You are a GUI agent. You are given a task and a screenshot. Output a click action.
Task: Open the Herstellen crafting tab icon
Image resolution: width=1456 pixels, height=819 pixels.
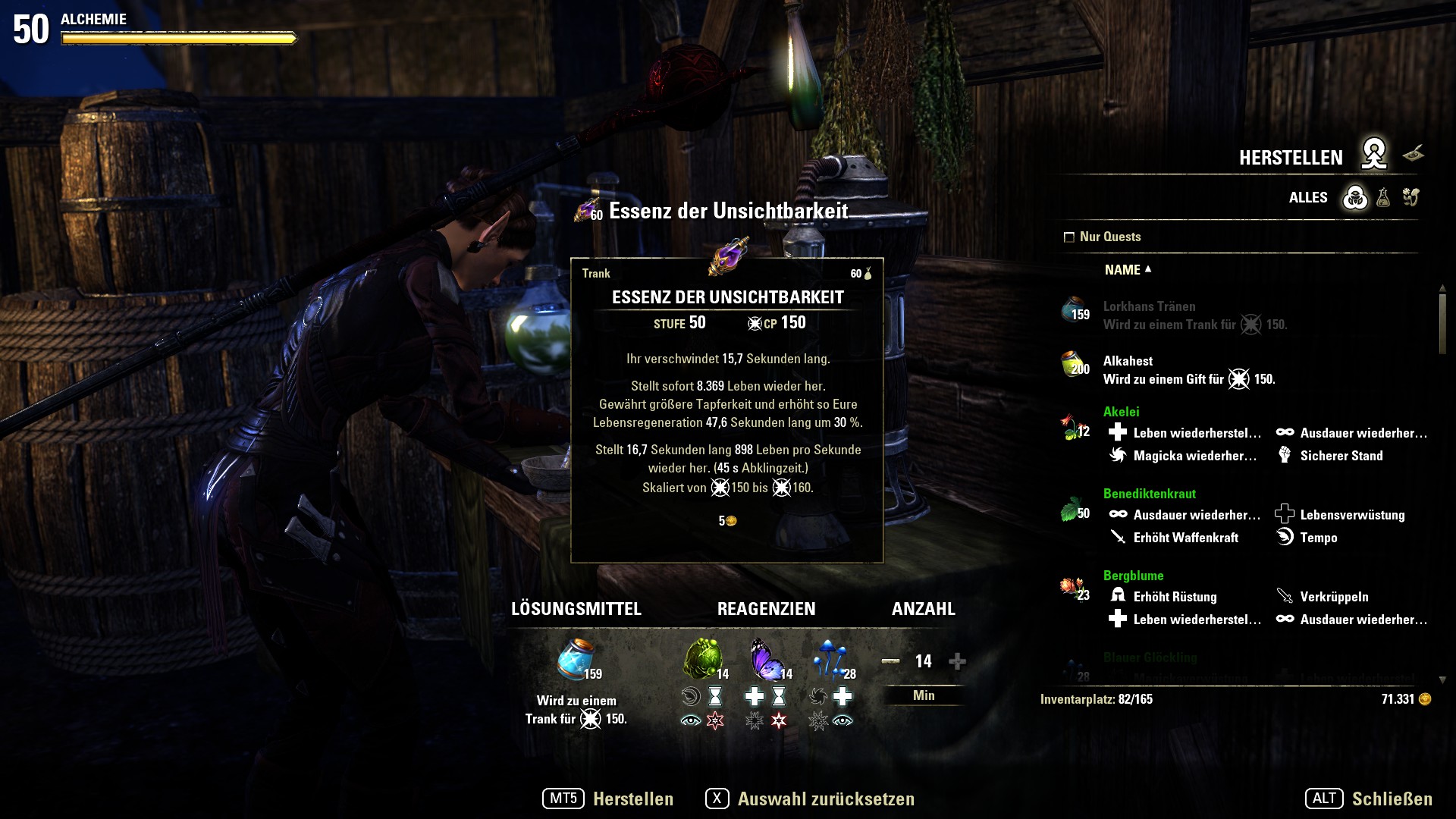click(x=1373, y=155)
